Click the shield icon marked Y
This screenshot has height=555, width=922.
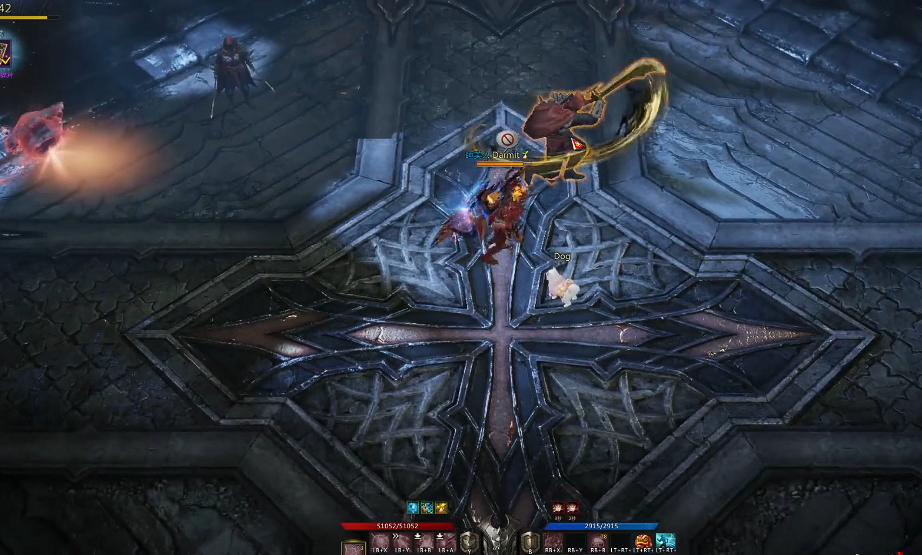click(468, 543)
